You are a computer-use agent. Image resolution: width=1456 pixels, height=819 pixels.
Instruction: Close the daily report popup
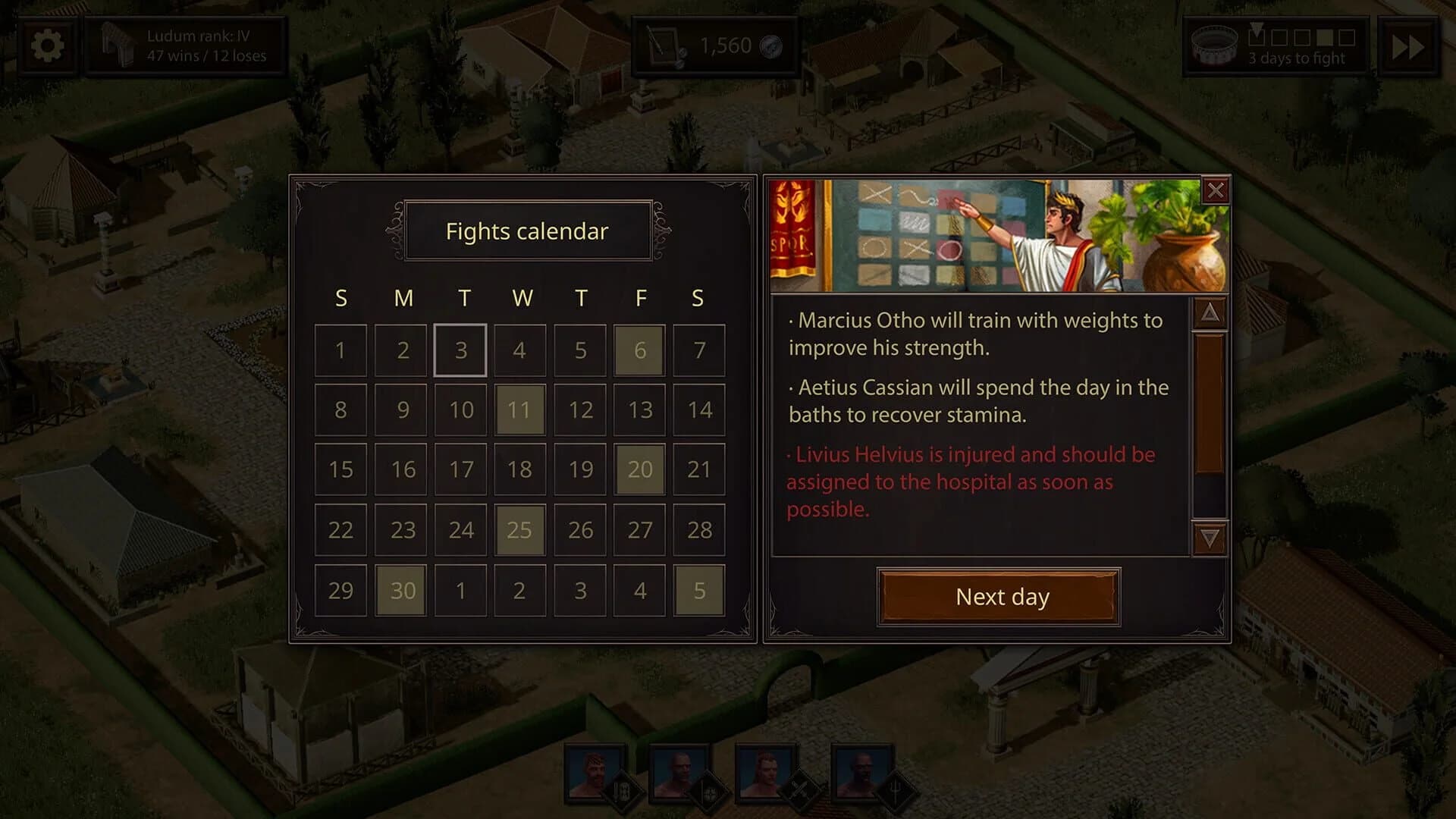tap(1217, 191)
